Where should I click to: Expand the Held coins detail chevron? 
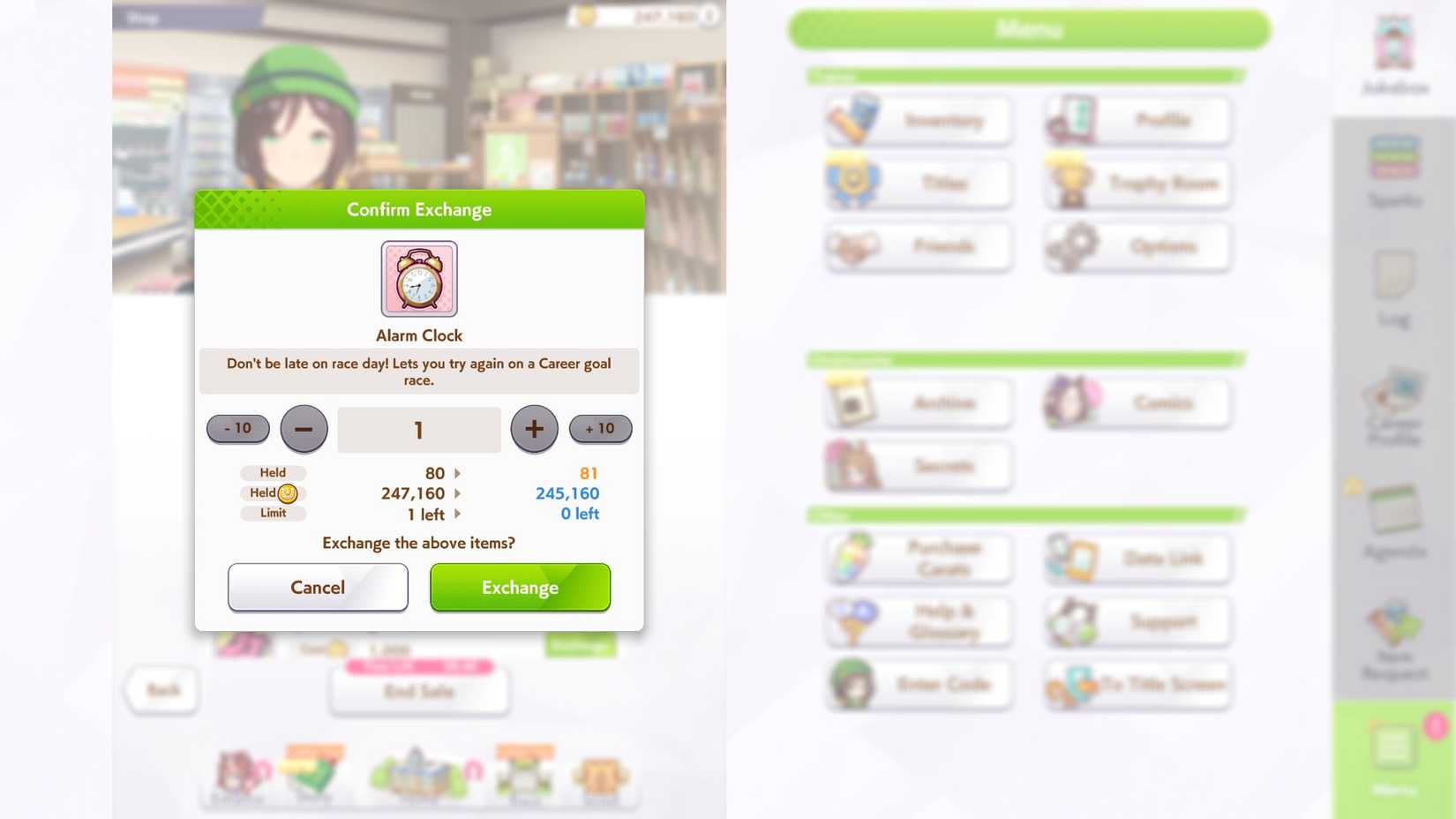457,493
